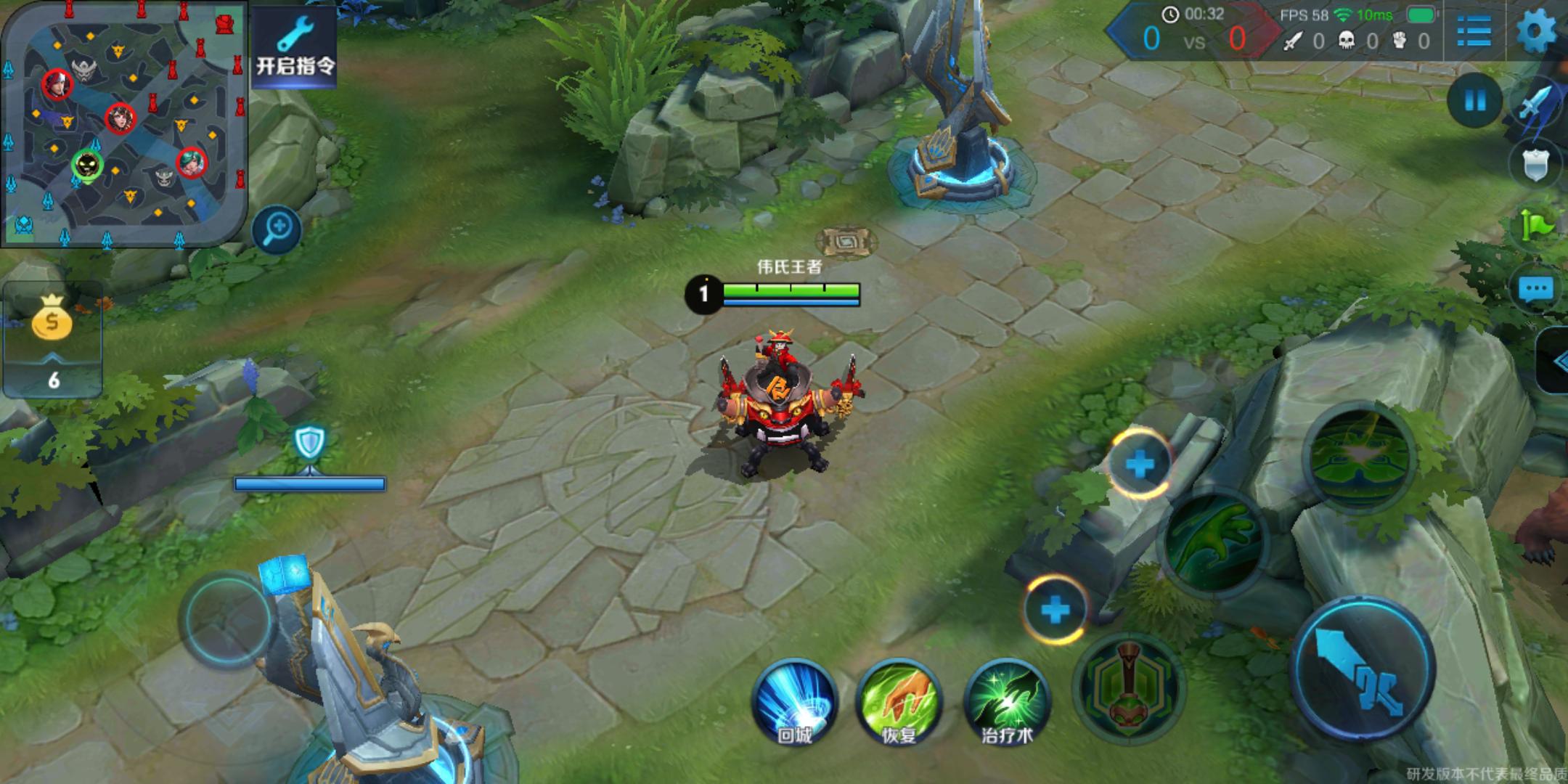Activate the 回城 recall skill
Image resolution: width=1568 pixels, height=784 pixels.
(x=795, y=702)
